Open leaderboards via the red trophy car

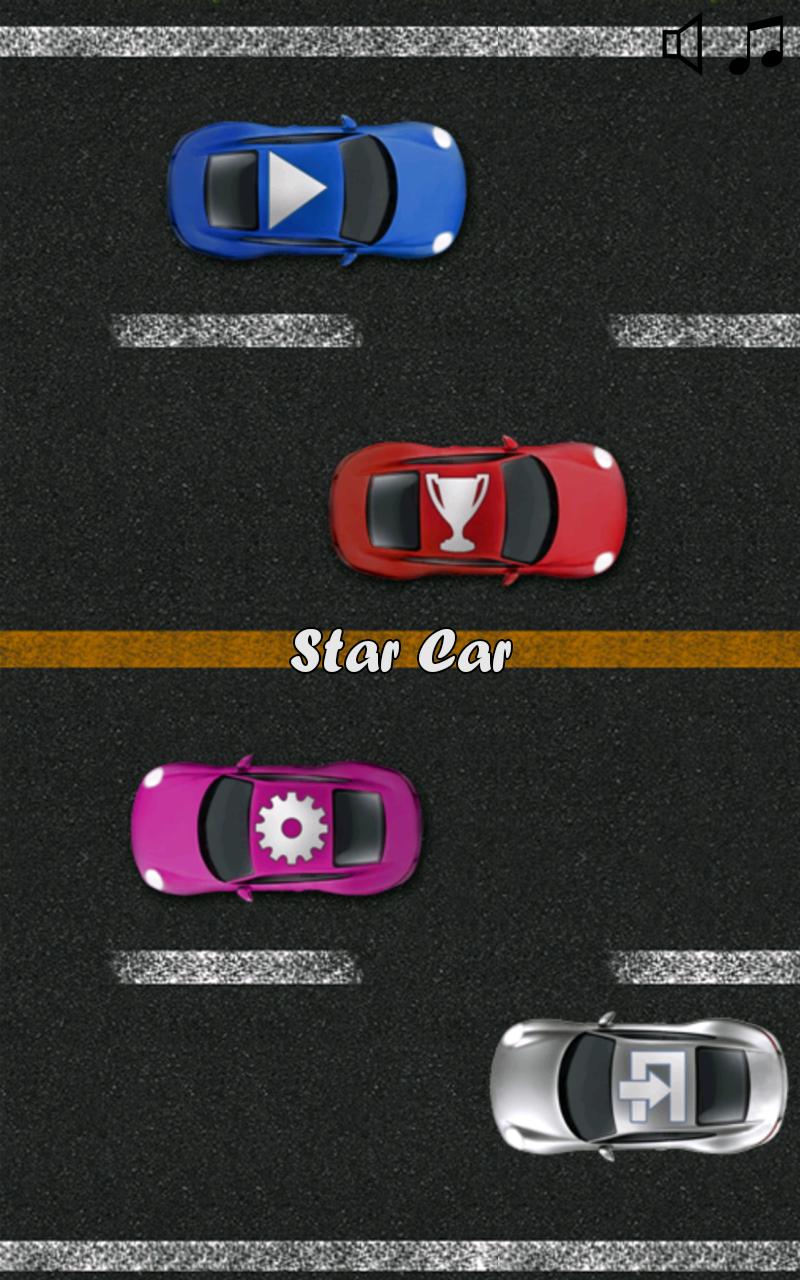pos(478,511)
